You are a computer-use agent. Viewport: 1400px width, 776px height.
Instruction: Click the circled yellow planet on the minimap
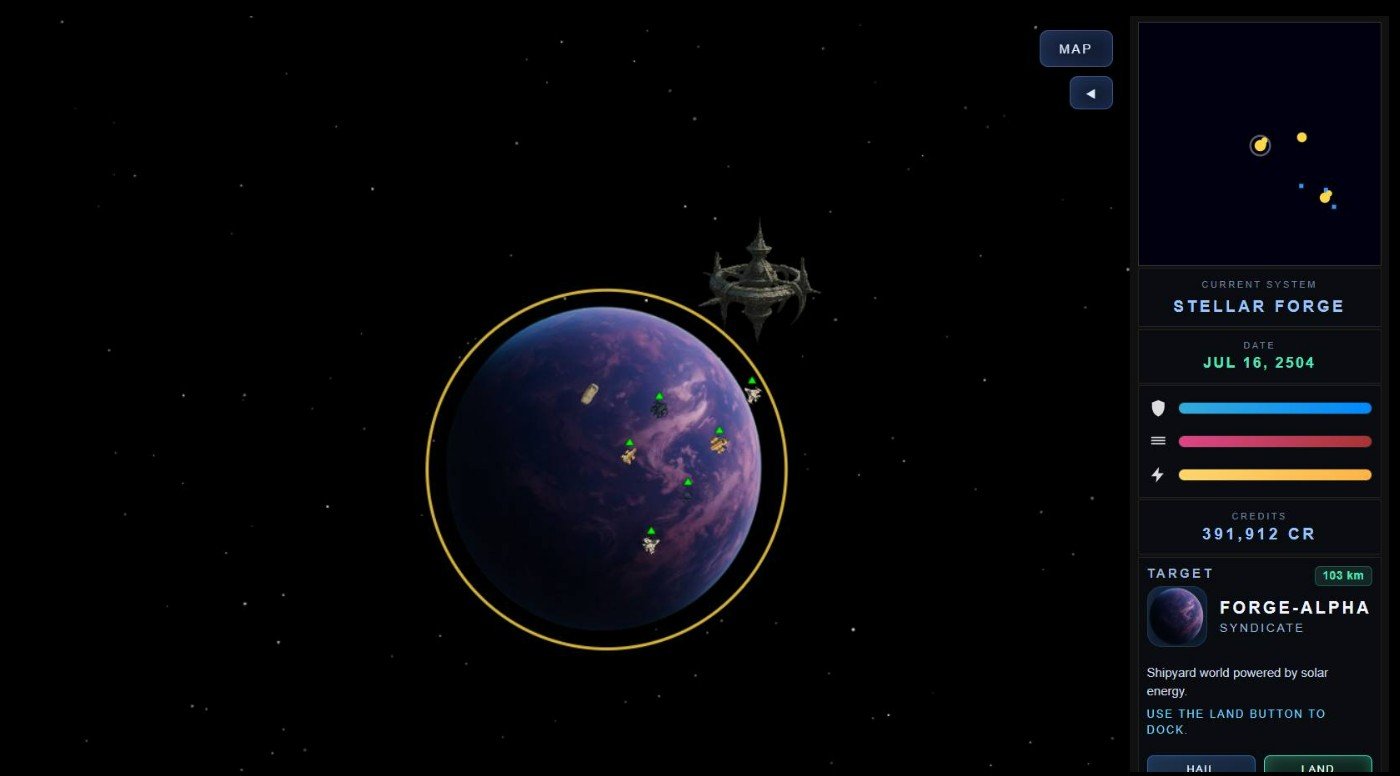pos(1260,144)
